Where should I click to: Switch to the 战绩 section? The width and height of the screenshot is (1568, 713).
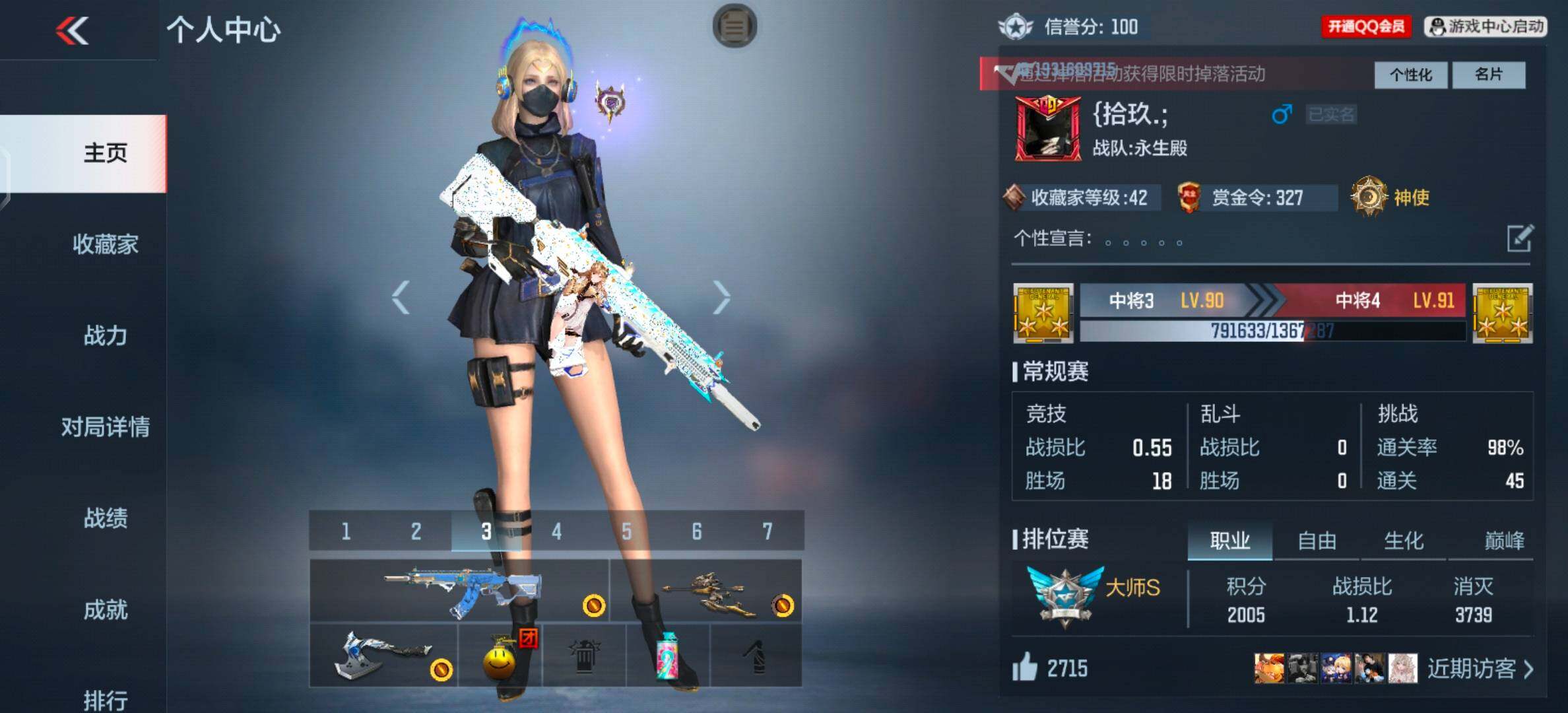click(x=106, y=518)
